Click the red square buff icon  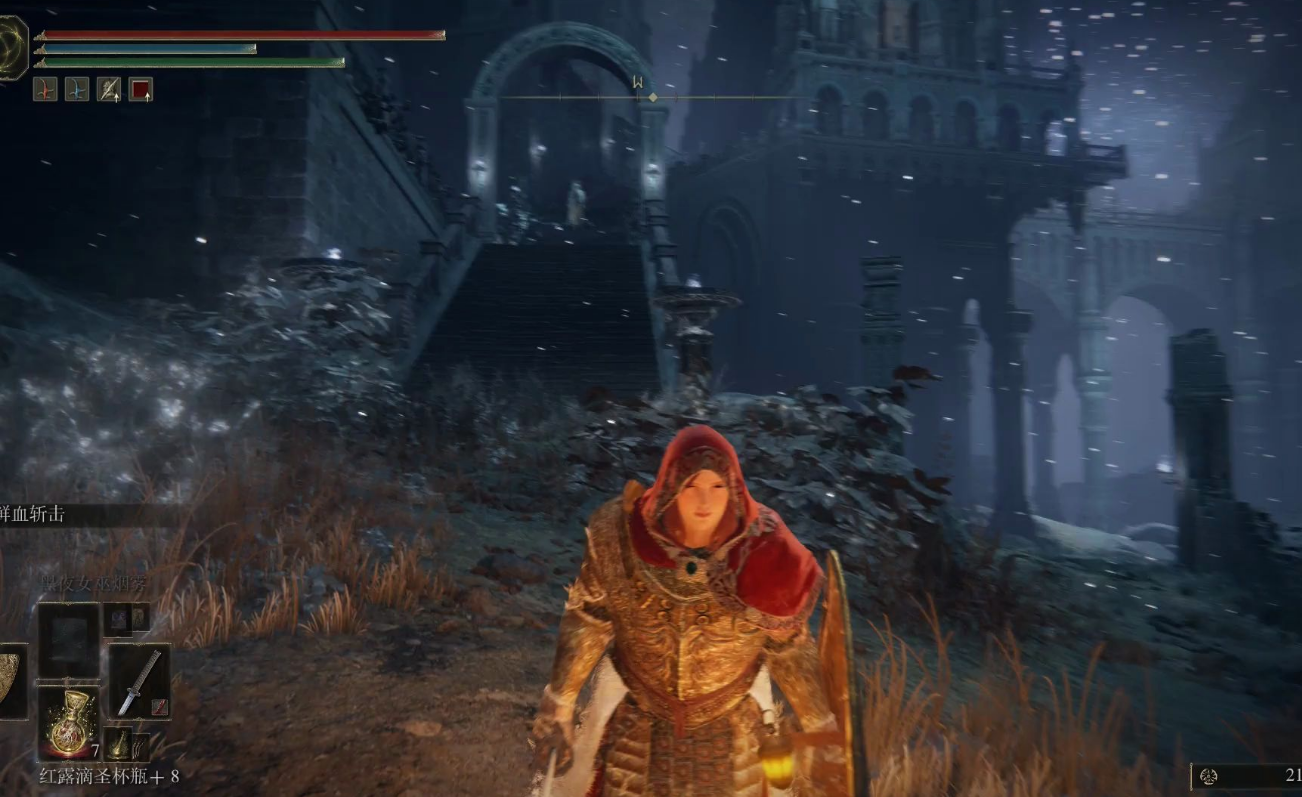(x=141, y=90)
